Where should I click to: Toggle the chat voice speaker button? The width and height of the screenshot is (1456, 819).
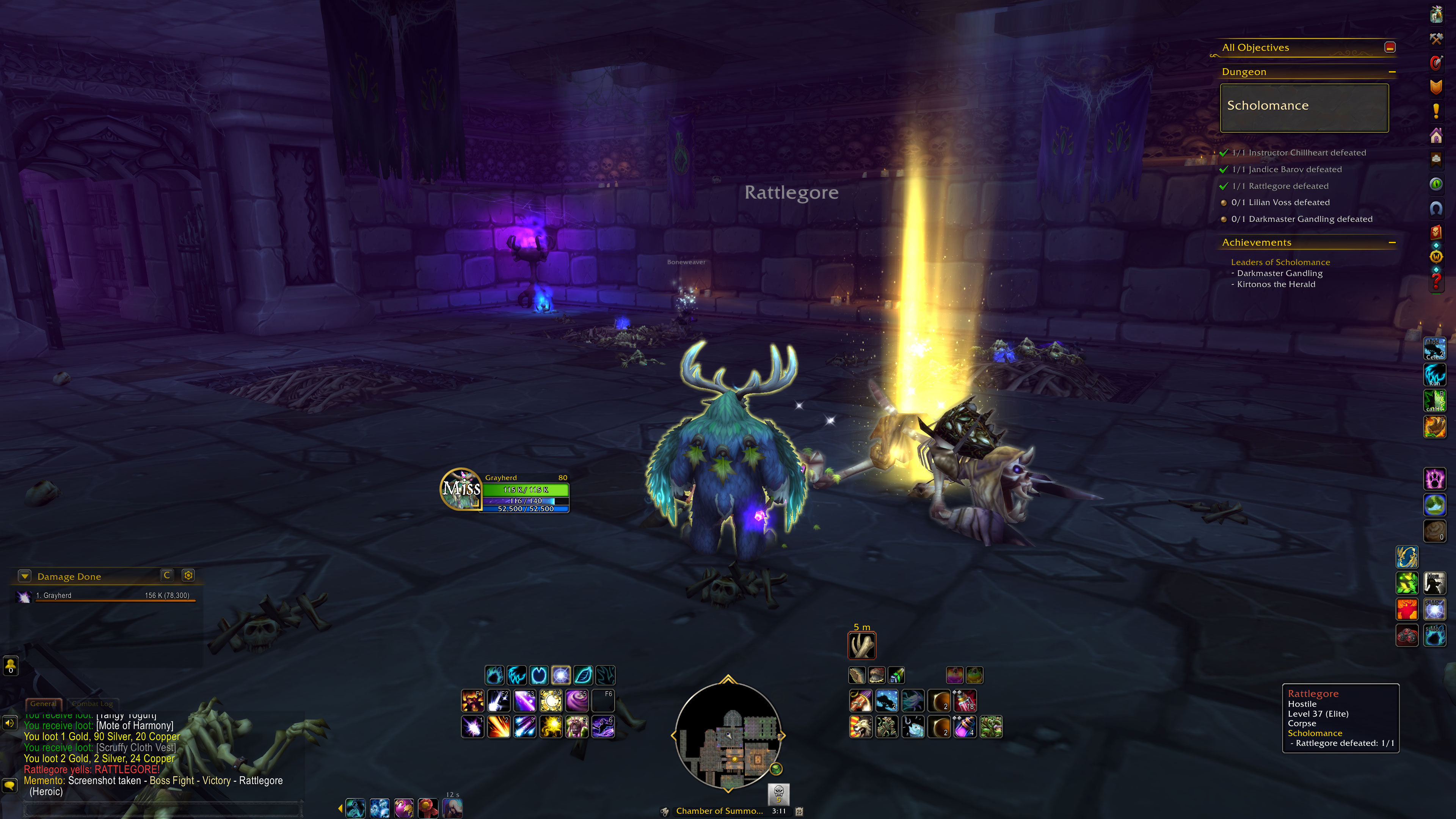coord(9,723)
